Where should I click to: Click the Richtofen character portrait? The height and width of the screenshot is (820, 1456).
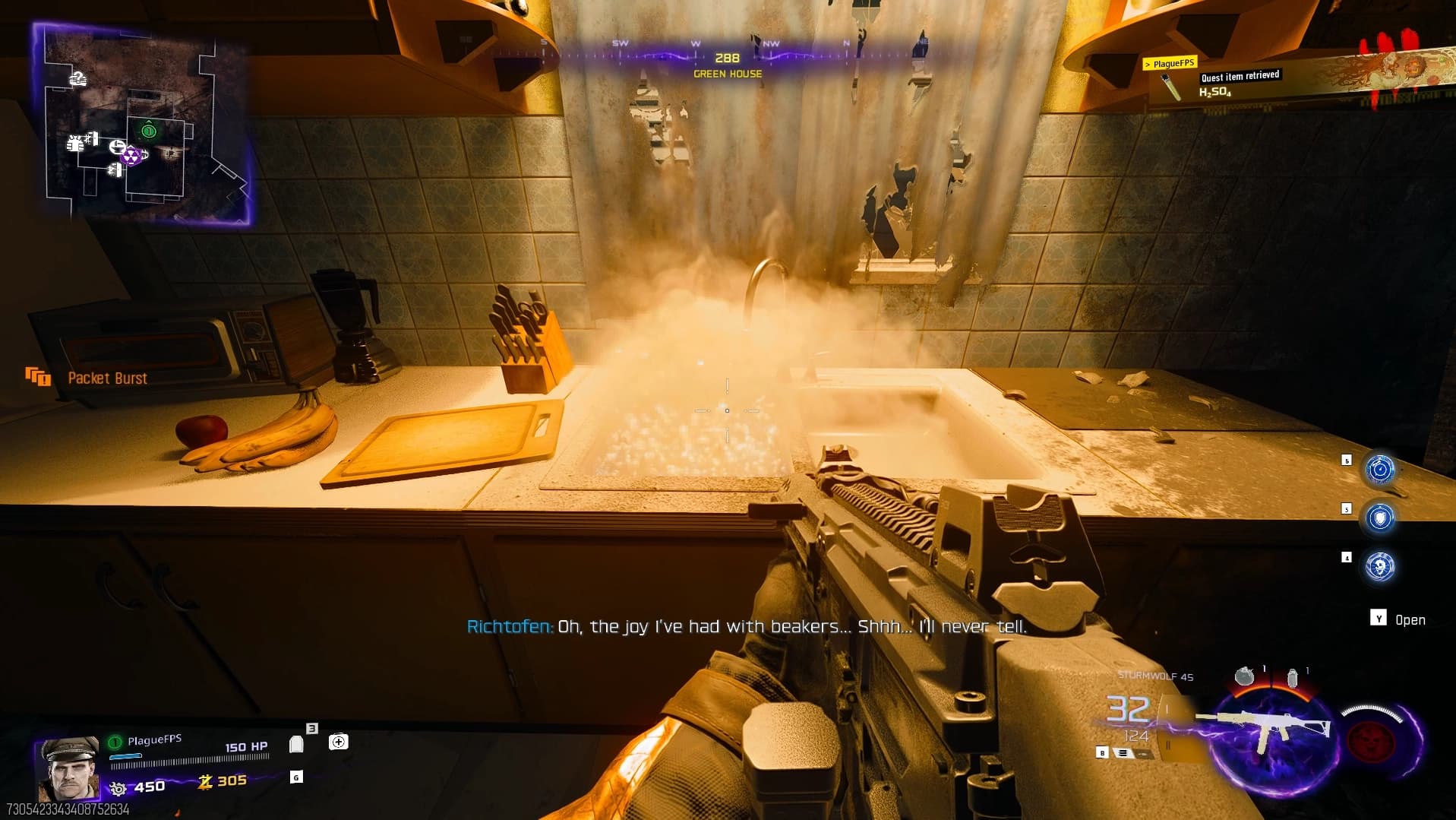coord(68,768)
